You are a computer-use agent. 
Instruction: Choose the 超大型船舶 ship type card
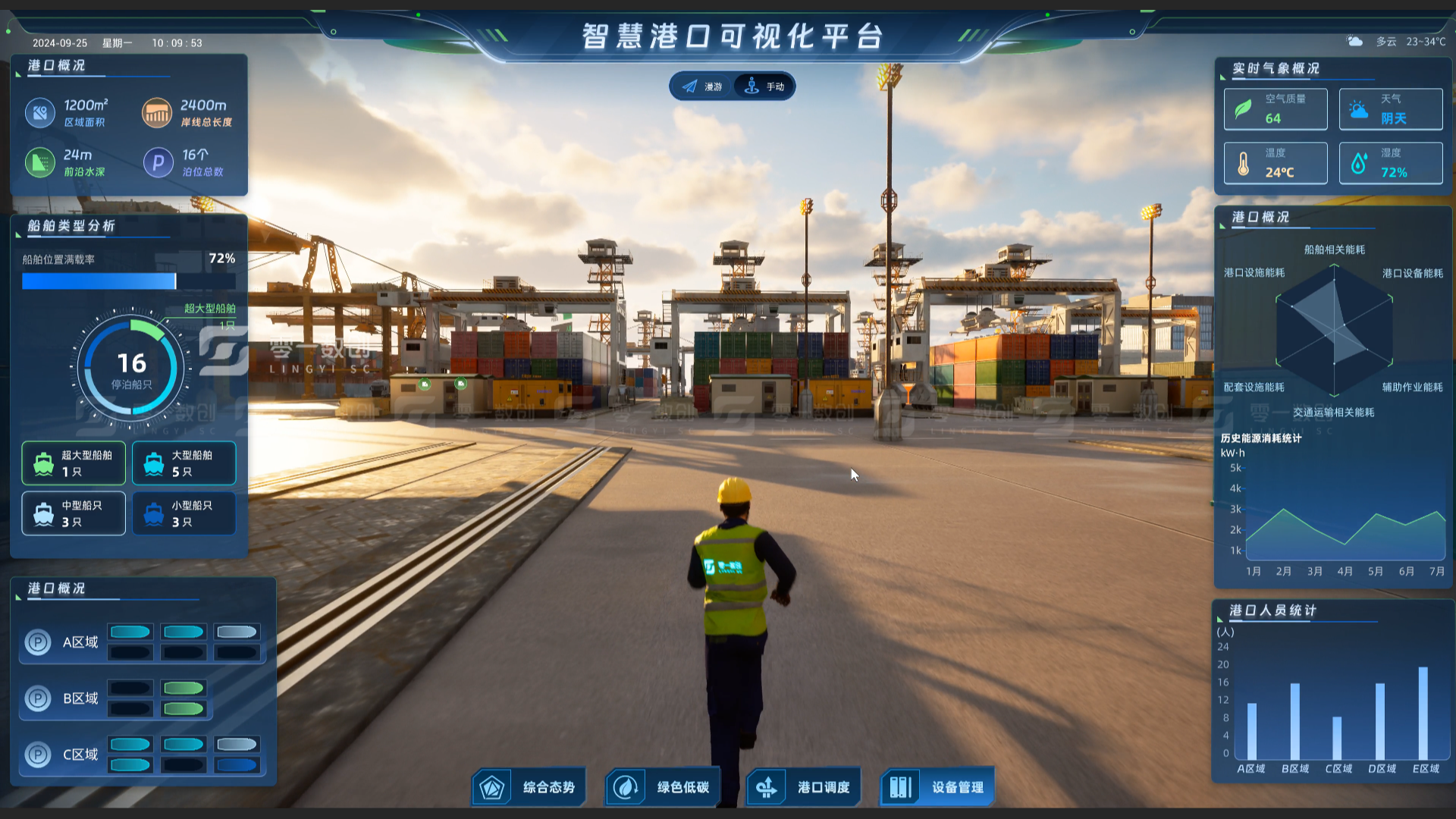pos(74,463)
